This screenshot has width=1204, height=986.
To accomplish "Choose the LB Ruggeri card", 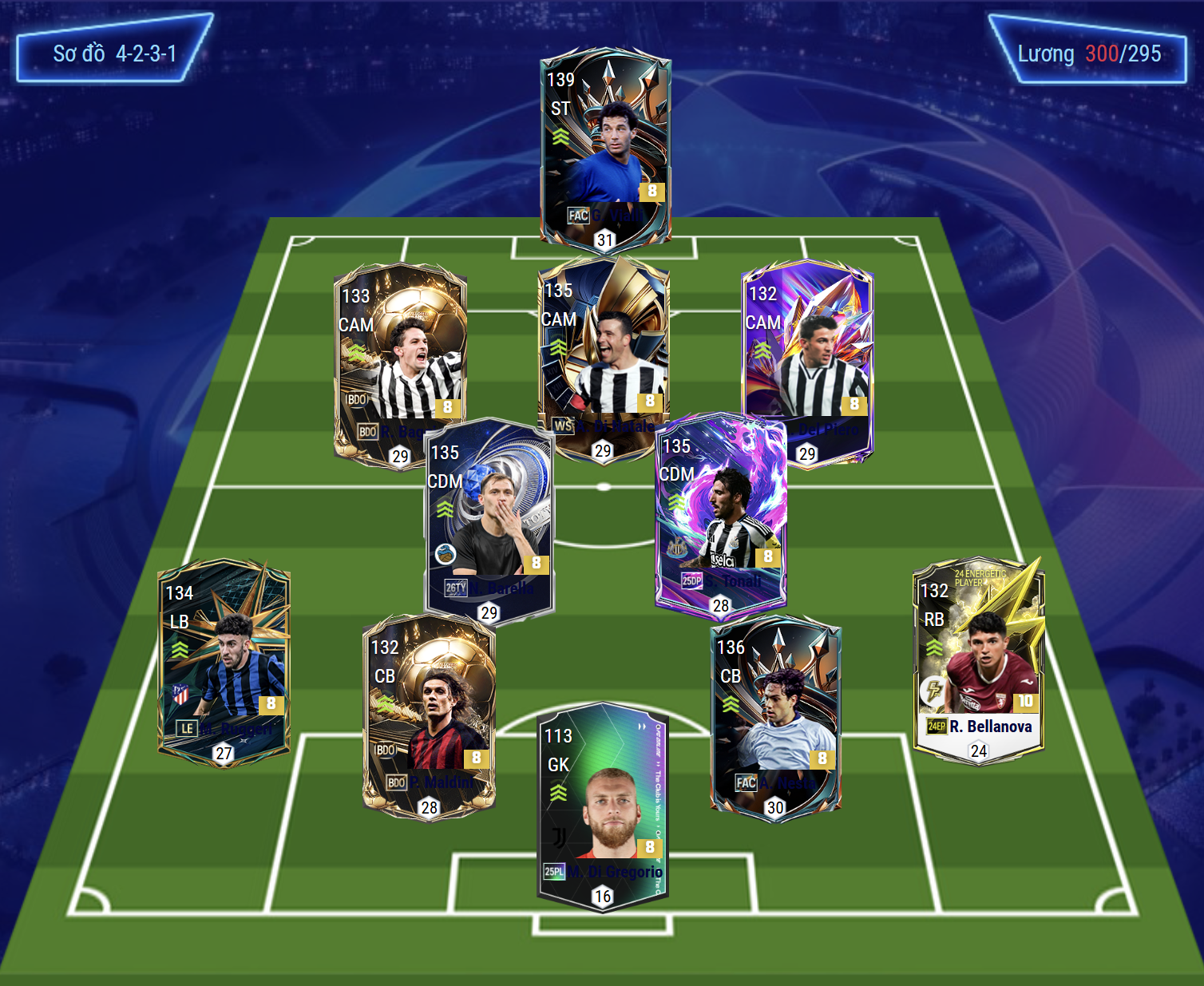I will pyautogui.click(x=224, y=661).
